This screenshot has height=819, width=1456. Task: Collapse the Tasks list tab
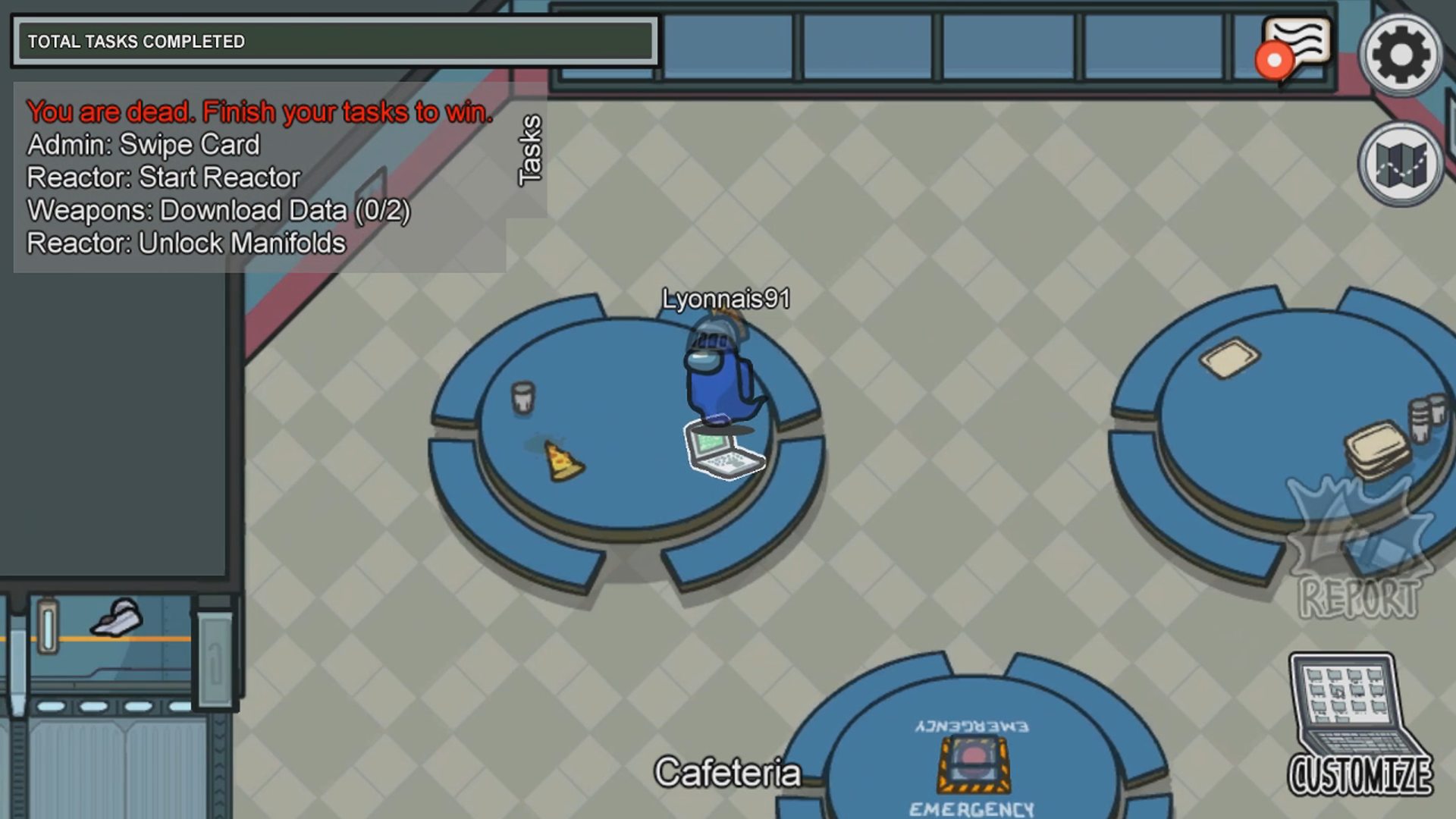[530, 150]
